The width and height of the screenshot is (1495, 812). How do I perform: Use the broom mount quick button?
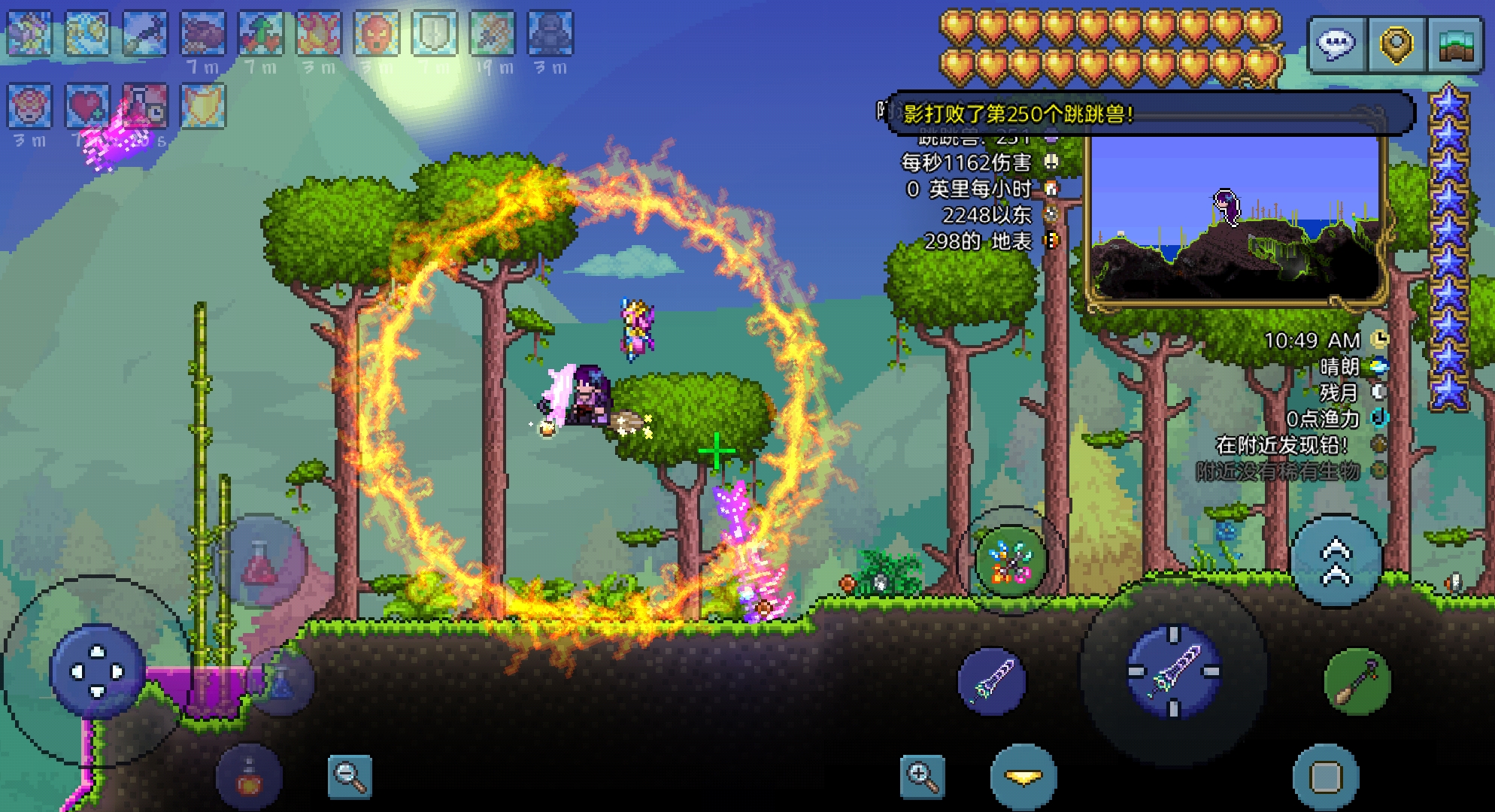[x=1357, y=683]
